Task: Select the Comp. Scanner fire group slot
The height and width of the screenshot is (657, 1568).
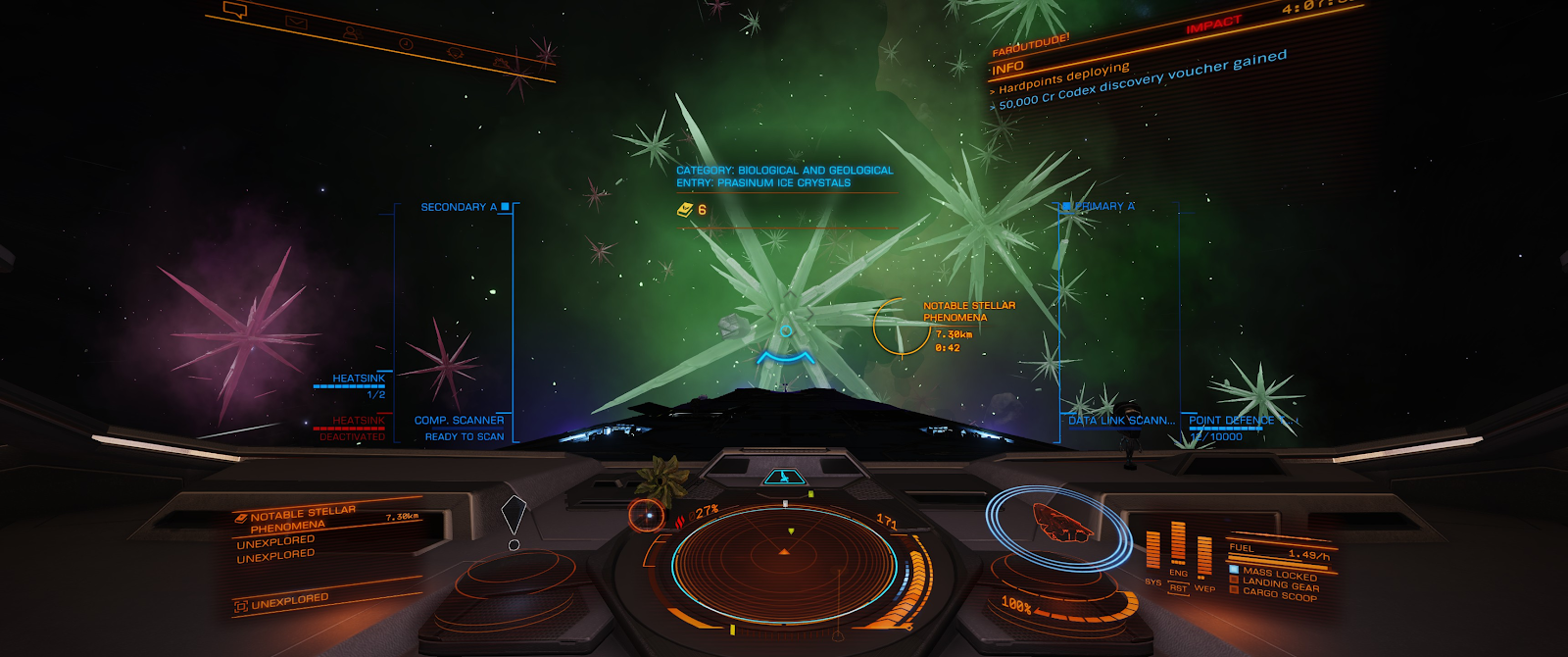Action: 459,421
